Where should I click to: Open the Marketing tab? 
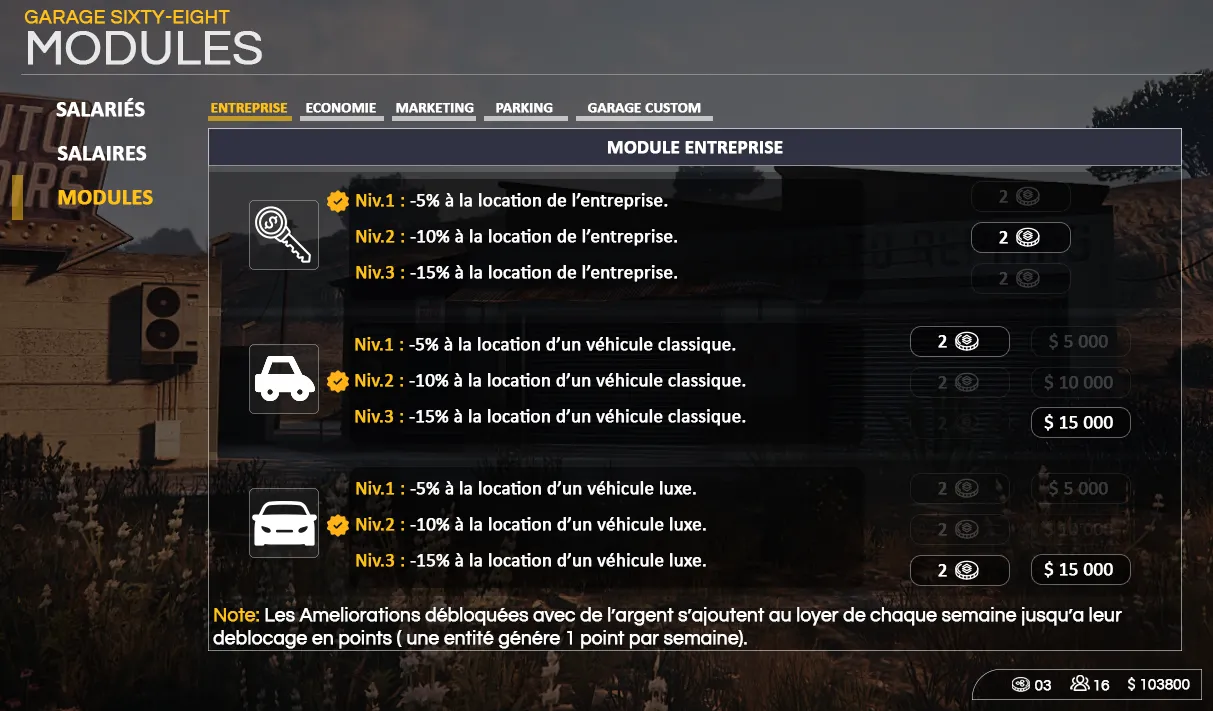(x=434, y=108)
